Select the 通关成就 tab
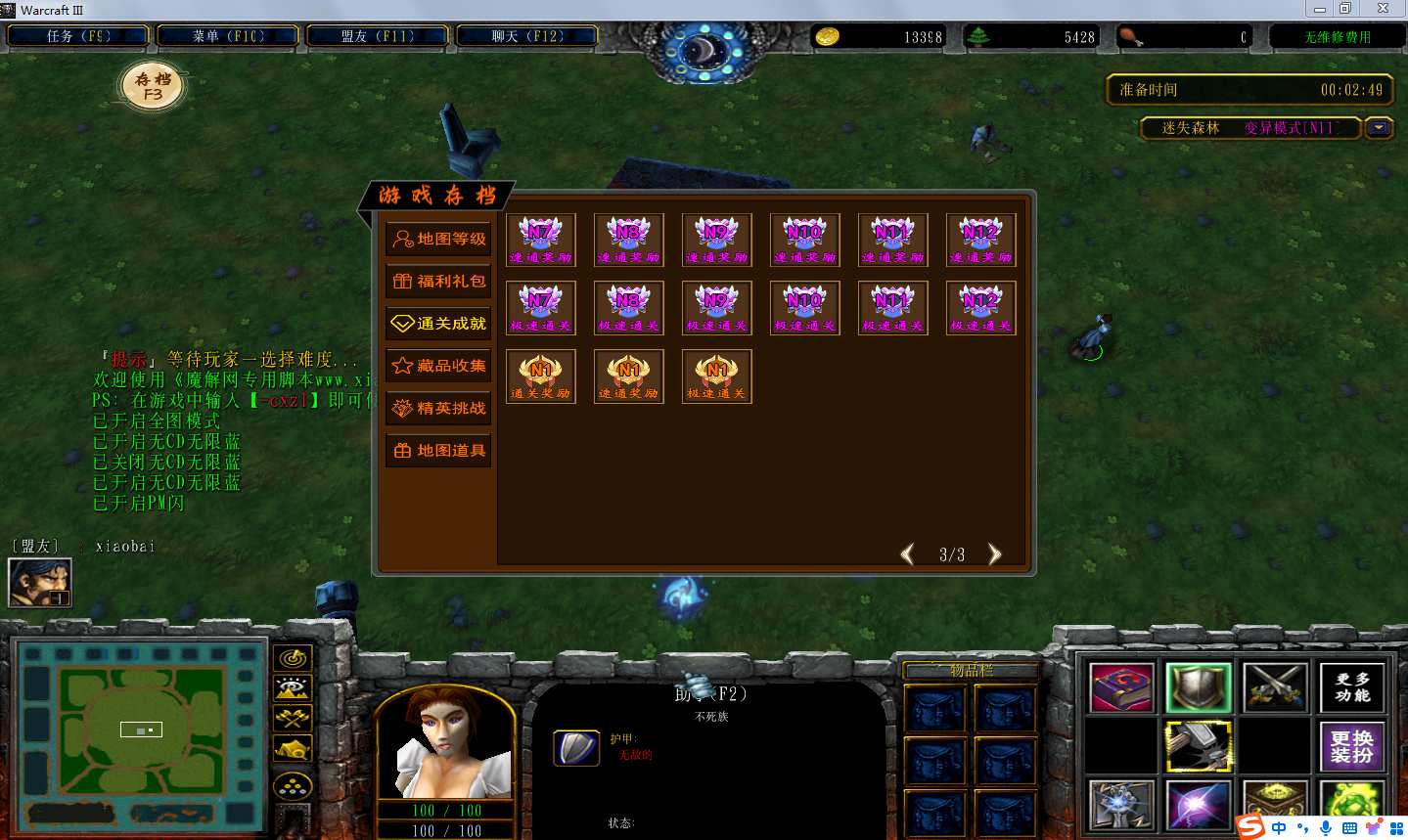The image size is (1408, 840). coord(438,324)
